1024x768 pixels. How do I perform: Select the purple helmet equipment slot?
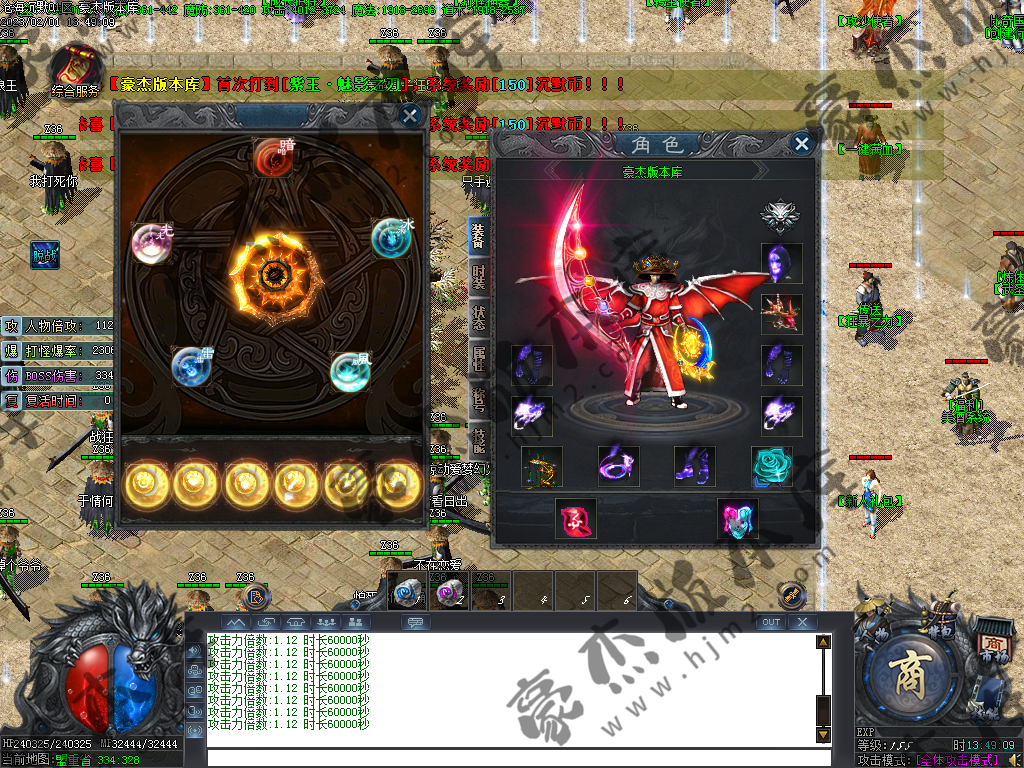coord(781,264)
